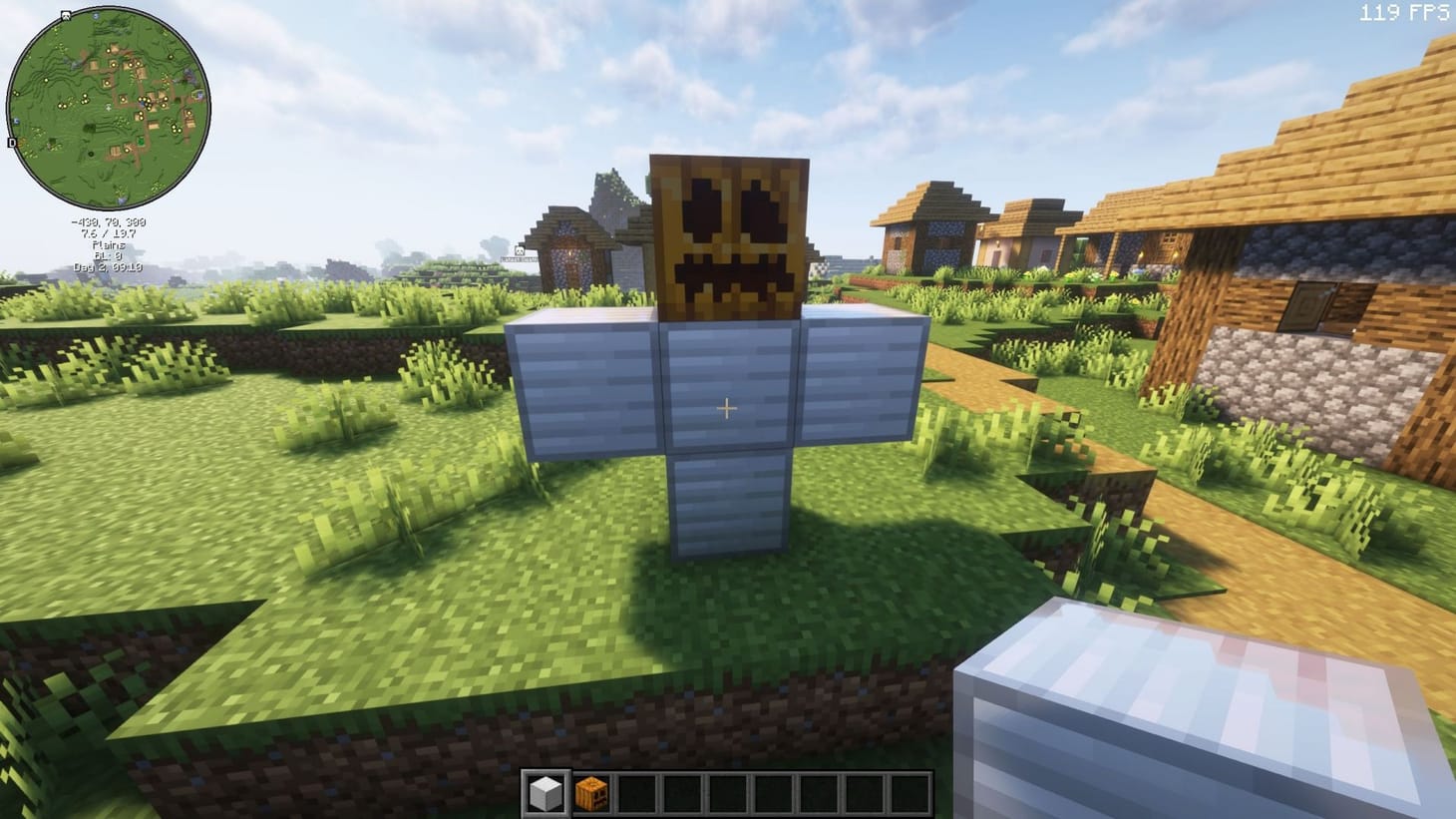Click the 119 FPS counter

pos(1403,14)
